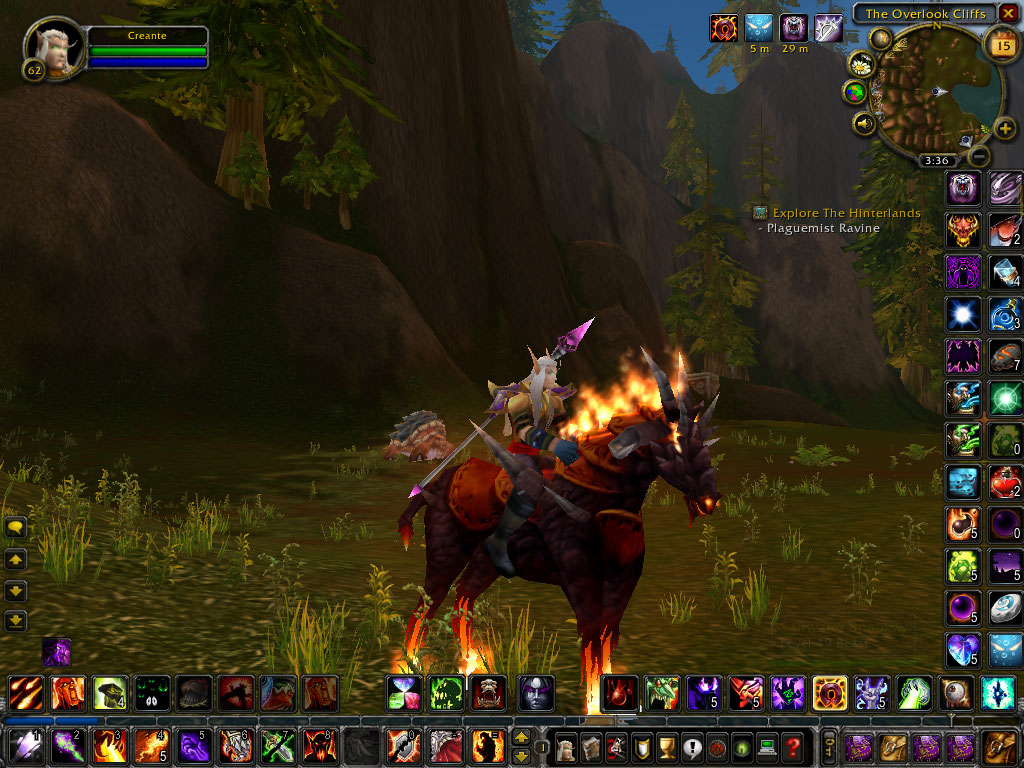Use the red heart potion with 2 charges
1024x768 pixels.
tap(1005, 482)
